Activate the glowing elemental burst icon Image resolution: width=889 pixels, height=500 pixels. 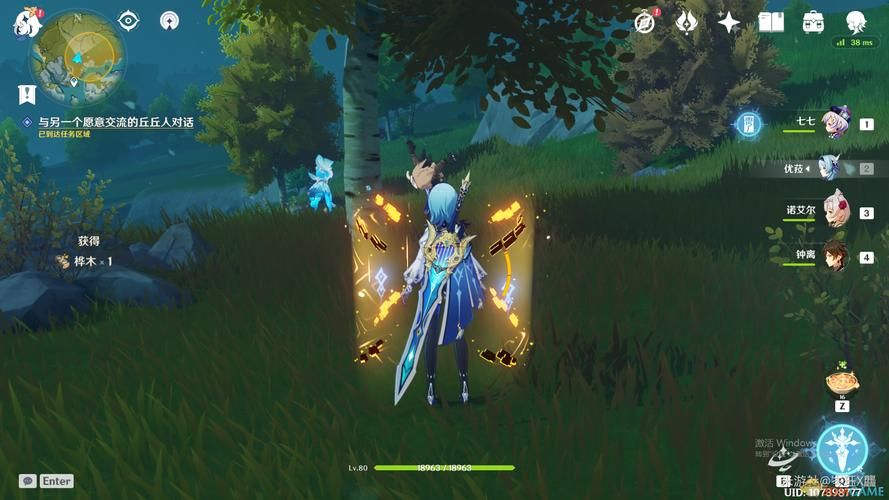(841, 450)
